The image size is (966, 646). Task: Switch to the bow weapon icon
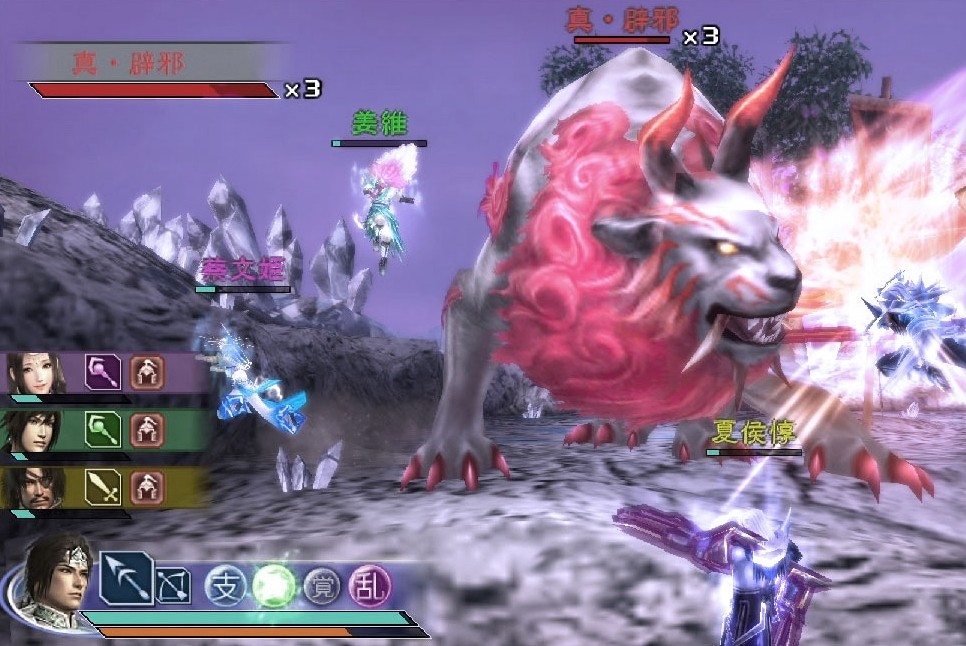(174, 586)
